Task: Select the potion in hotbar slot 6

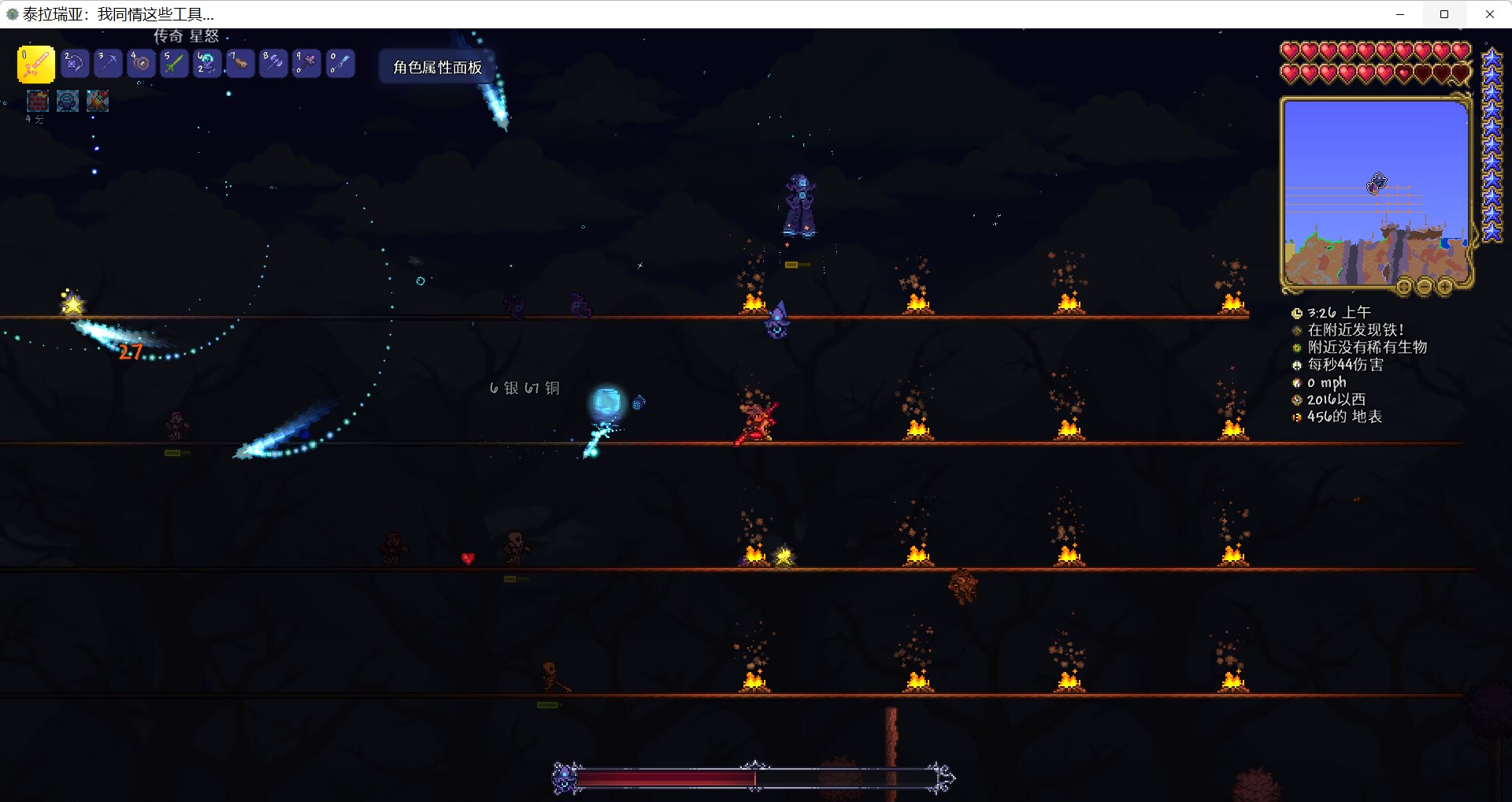Action: click(207, 63)
